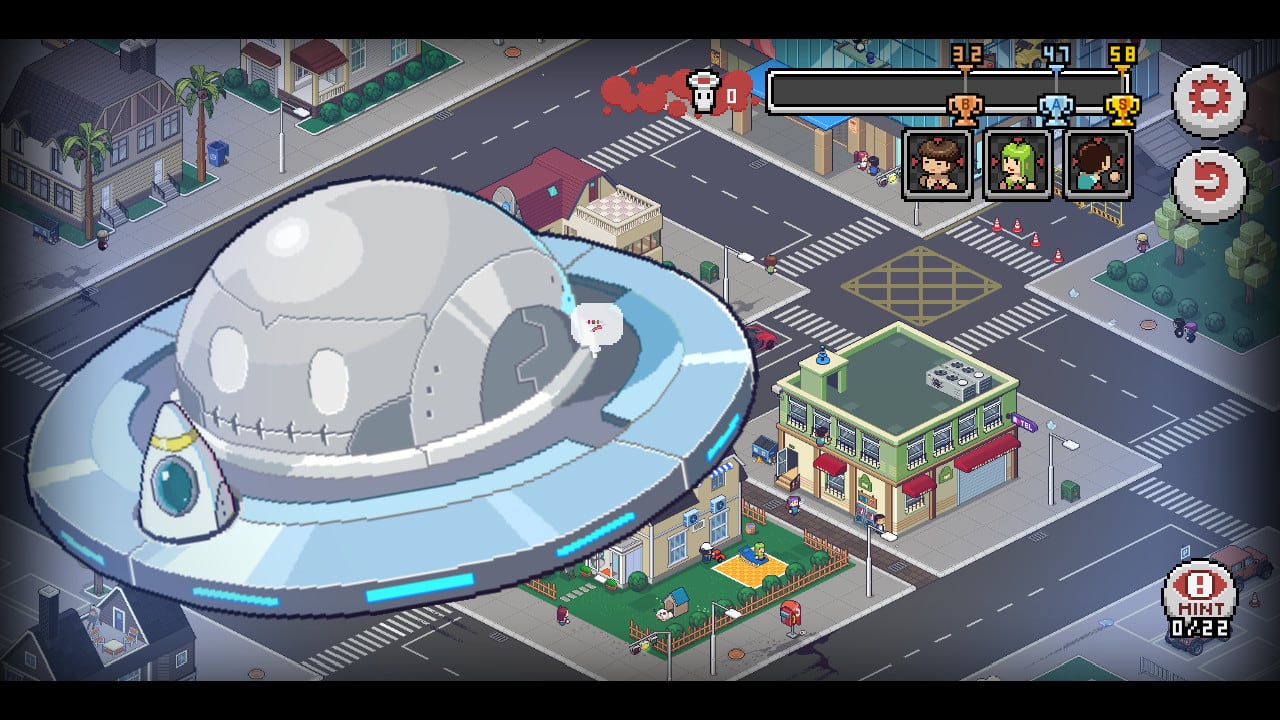This screenshot has width=1280, height=720.
Task: Select the brown-haired target portrait
Action: 937,164
